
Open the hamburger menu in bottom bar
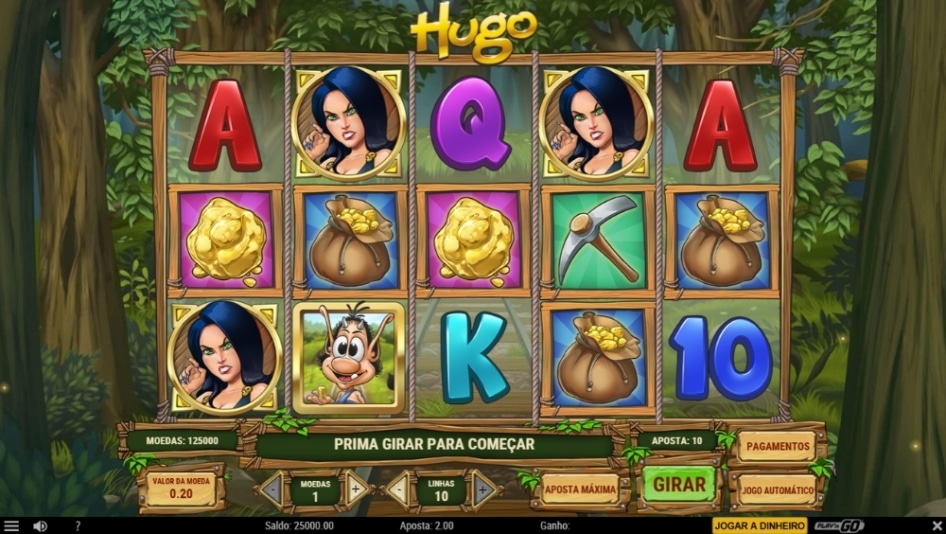pyautogui.click(x=11, y=526)
